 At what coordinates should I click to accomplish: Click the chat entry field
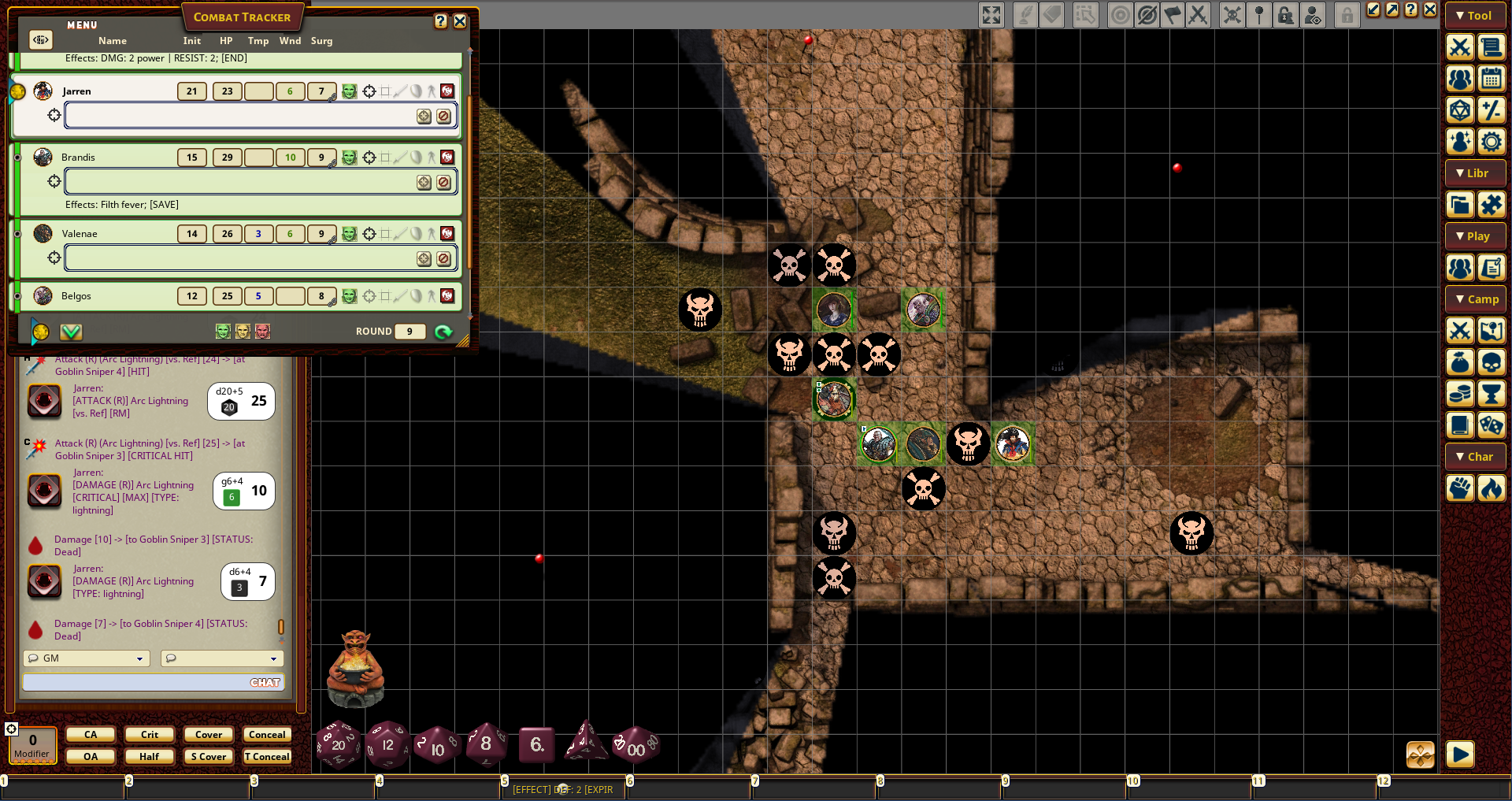(134, 682)
